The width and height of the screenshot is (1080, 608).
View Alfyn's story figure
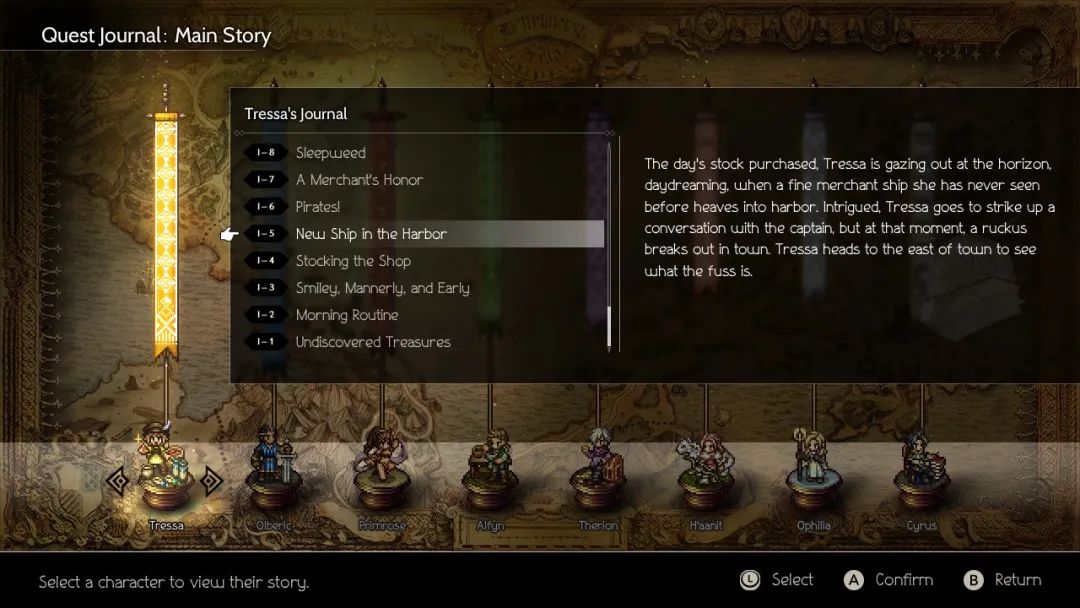[490, 470]
